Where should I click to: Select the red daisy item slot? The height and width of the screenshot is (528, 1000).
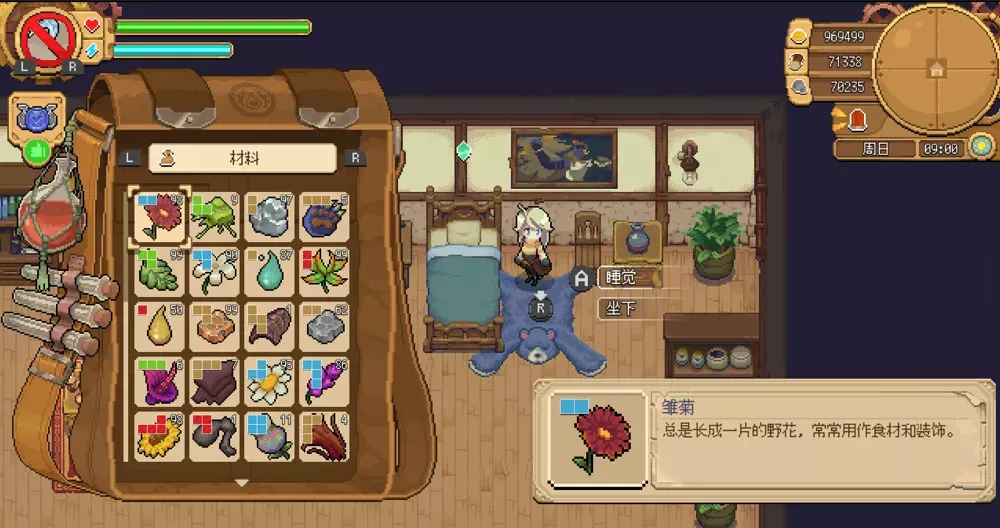pos(159,216)
